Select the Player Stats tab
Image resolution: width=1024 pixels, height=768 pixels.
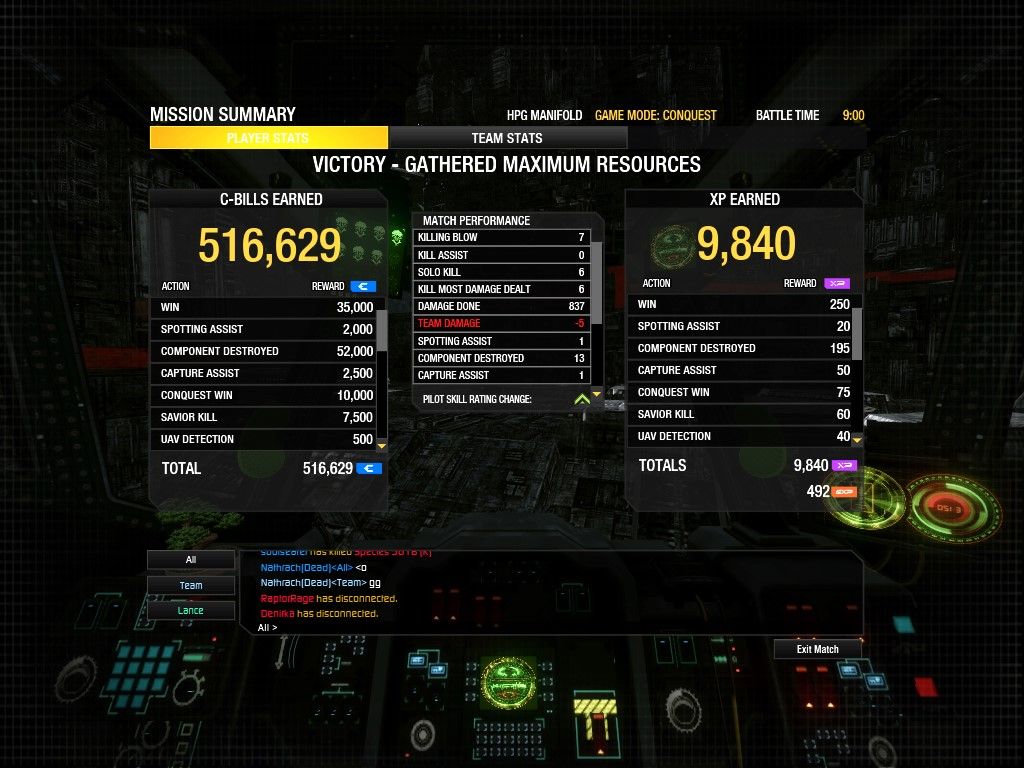click(x=268, y=138)
